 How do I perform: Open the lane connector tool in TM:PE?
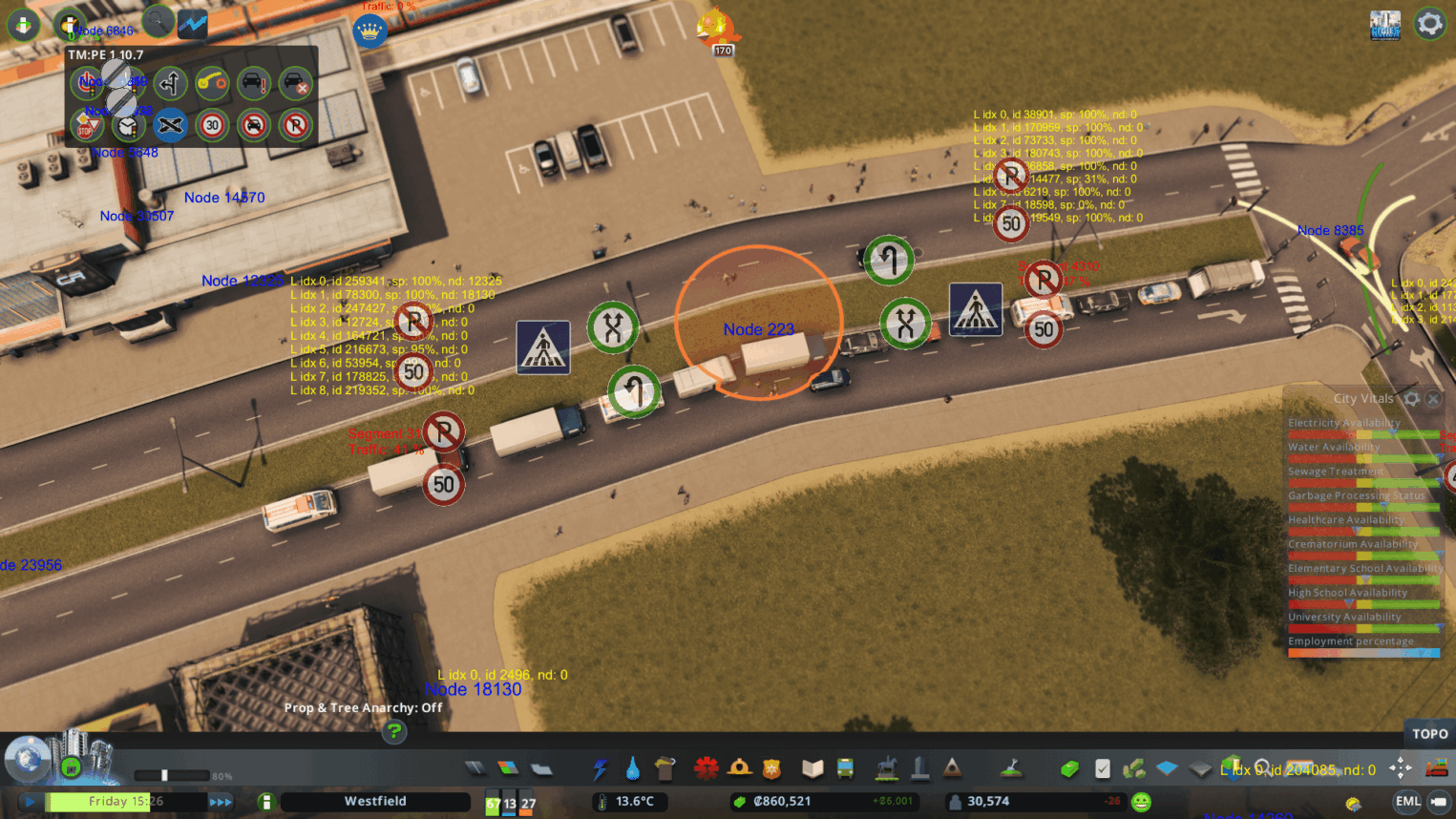tap(212, 84)
